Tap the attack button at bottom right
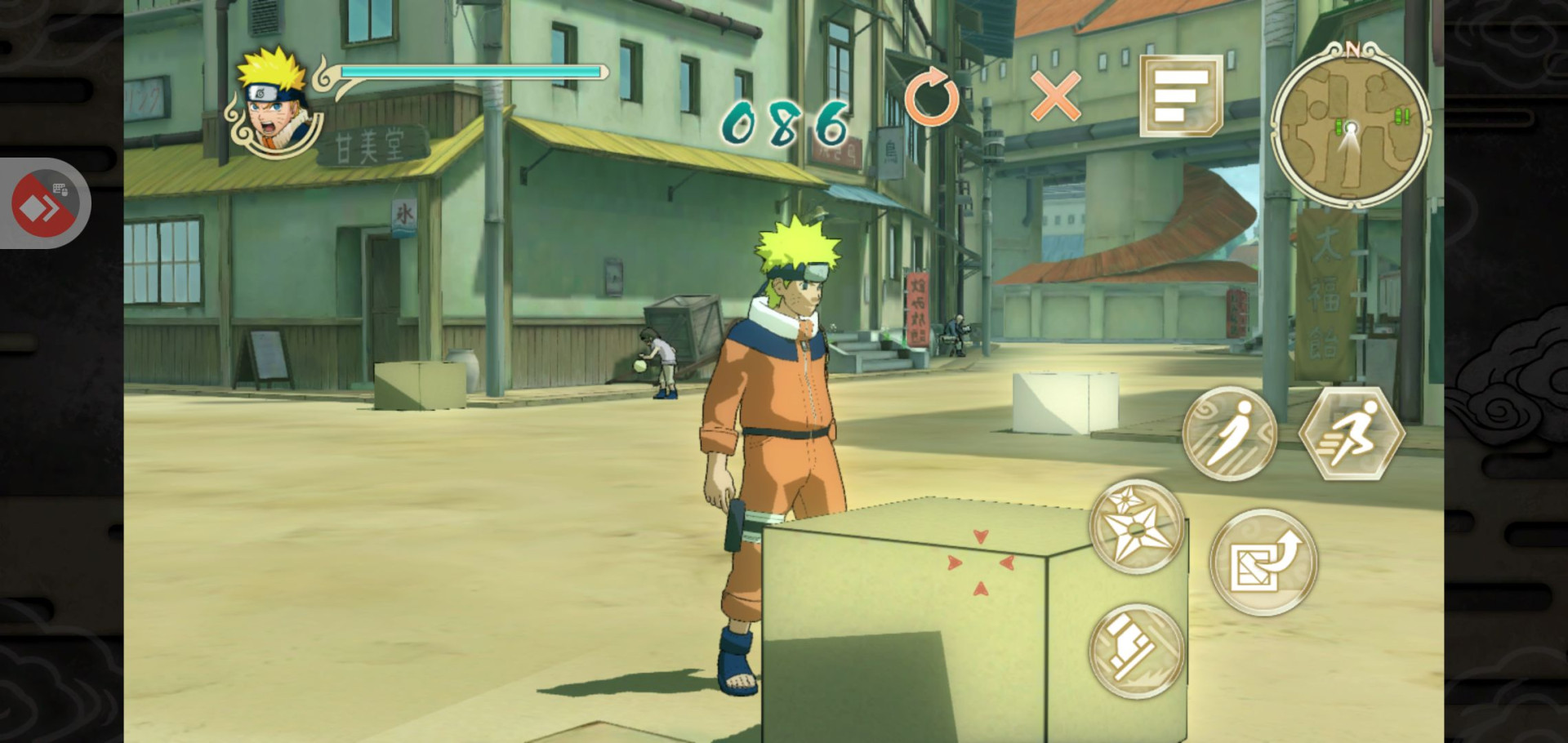 point(1137,651)
